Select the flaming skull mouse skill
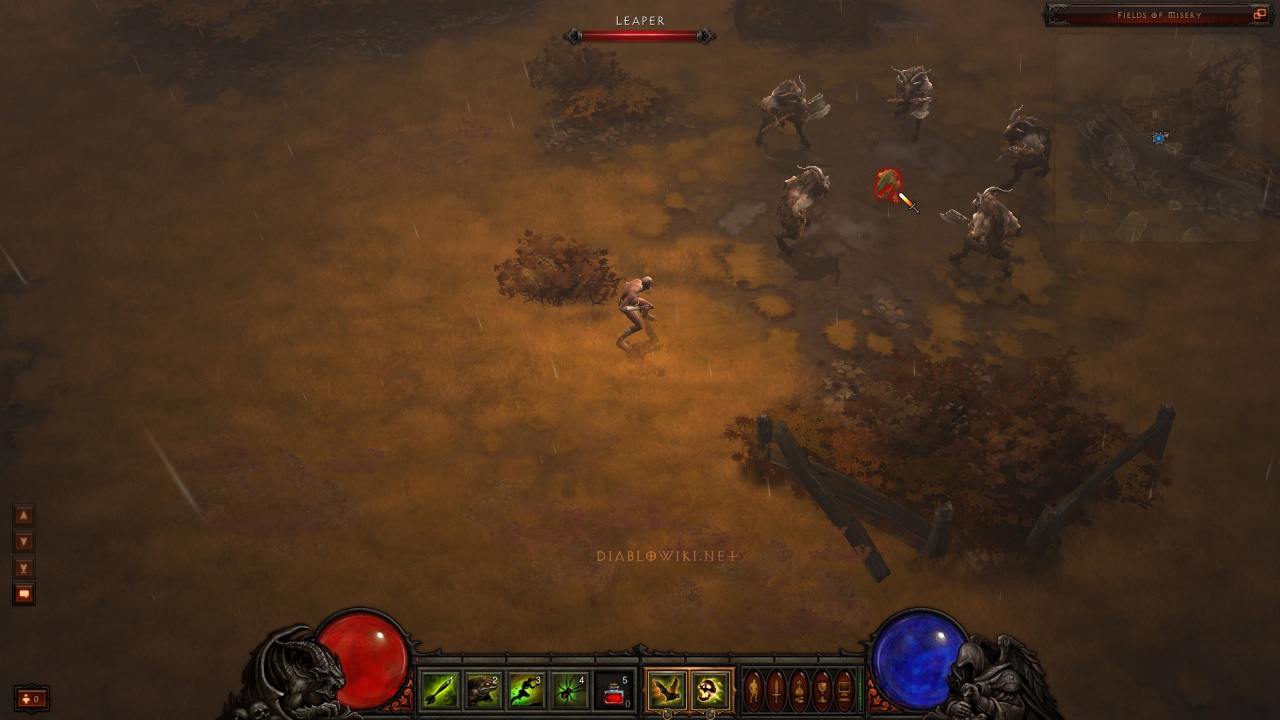 (710, 690)
